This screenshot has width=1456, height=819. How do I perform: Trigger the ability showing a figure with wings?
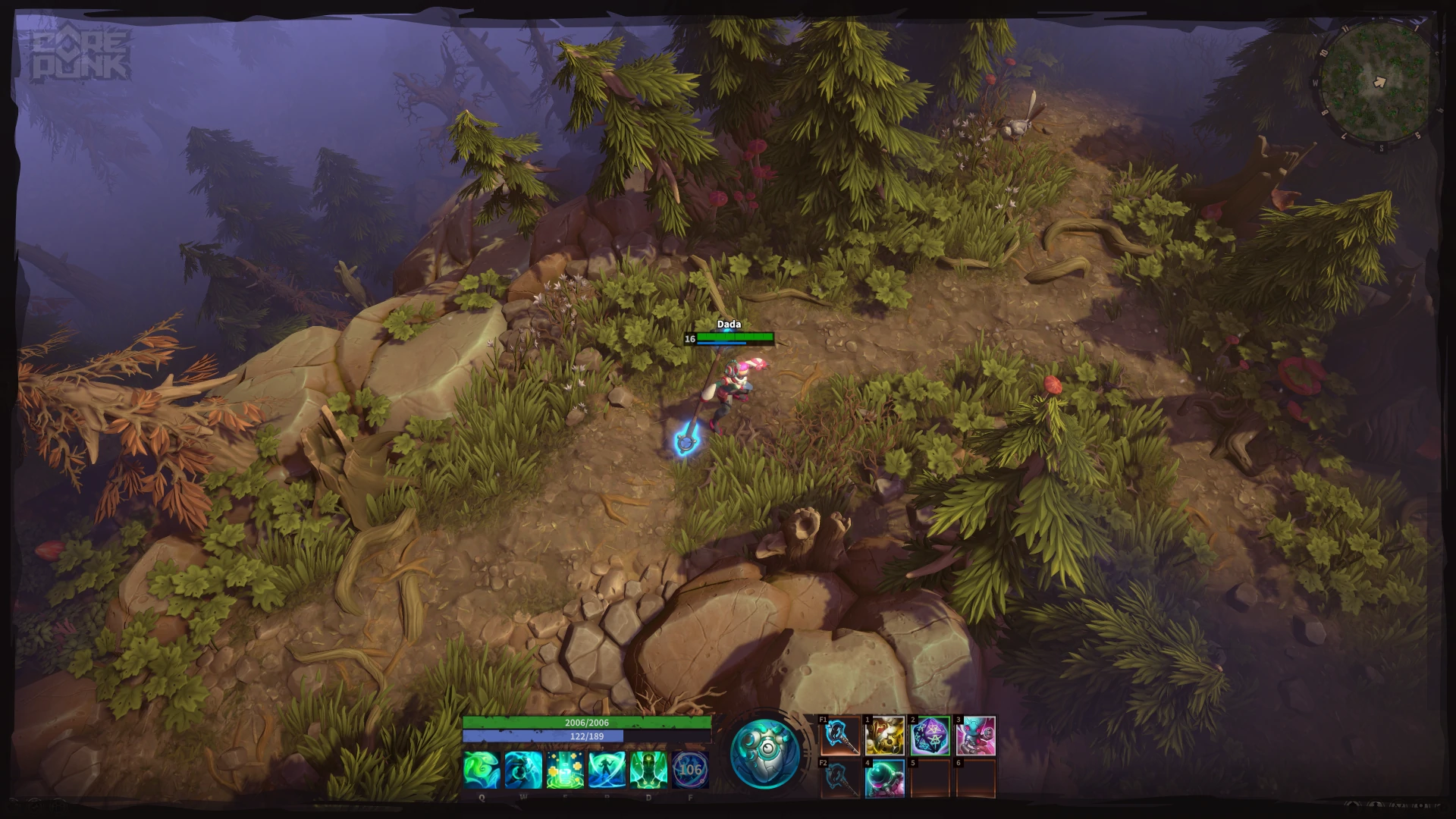point(607,770)
